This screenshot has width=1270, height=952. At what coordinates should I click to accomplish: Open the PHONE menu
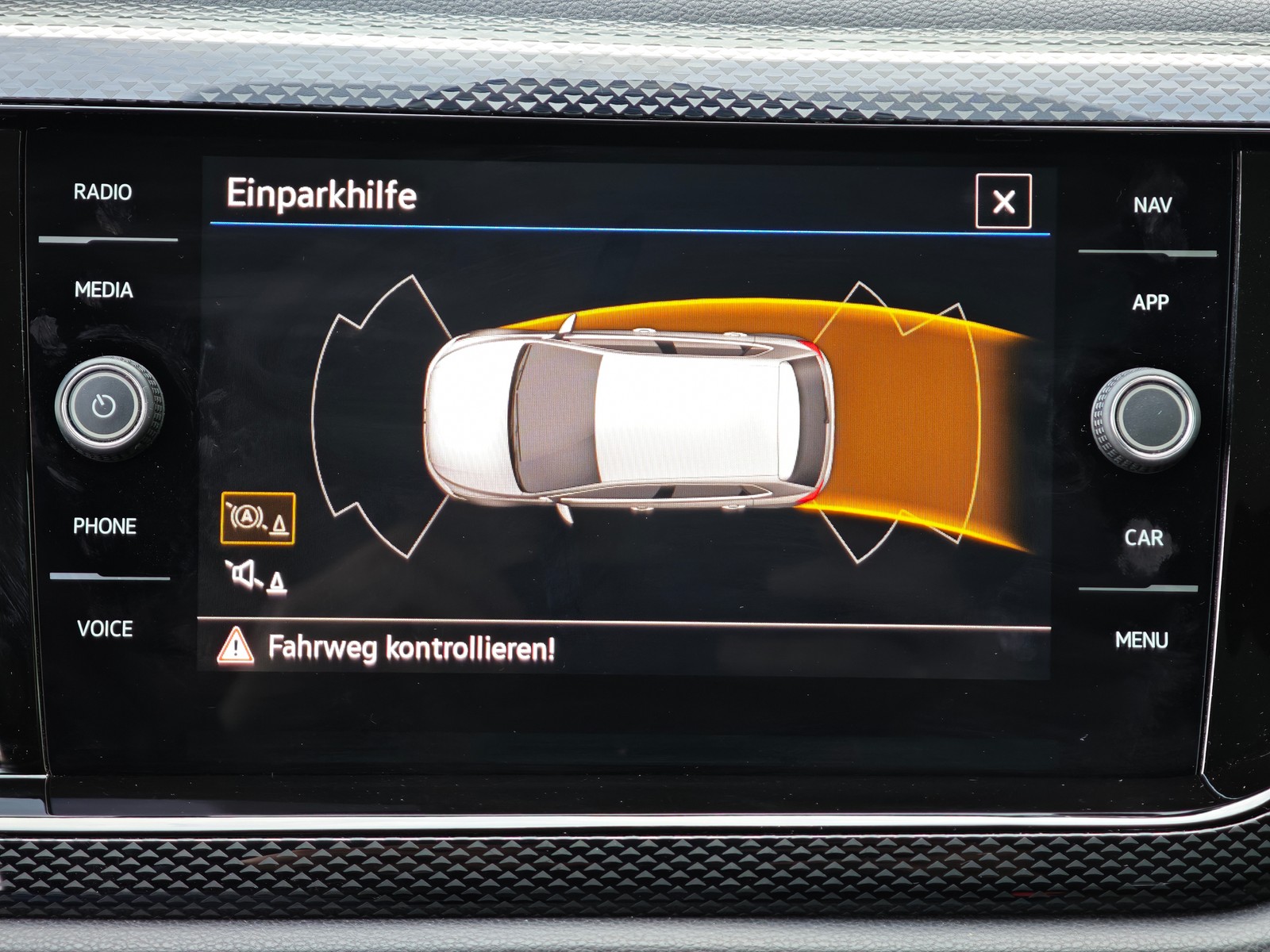[x=105, y=526]
